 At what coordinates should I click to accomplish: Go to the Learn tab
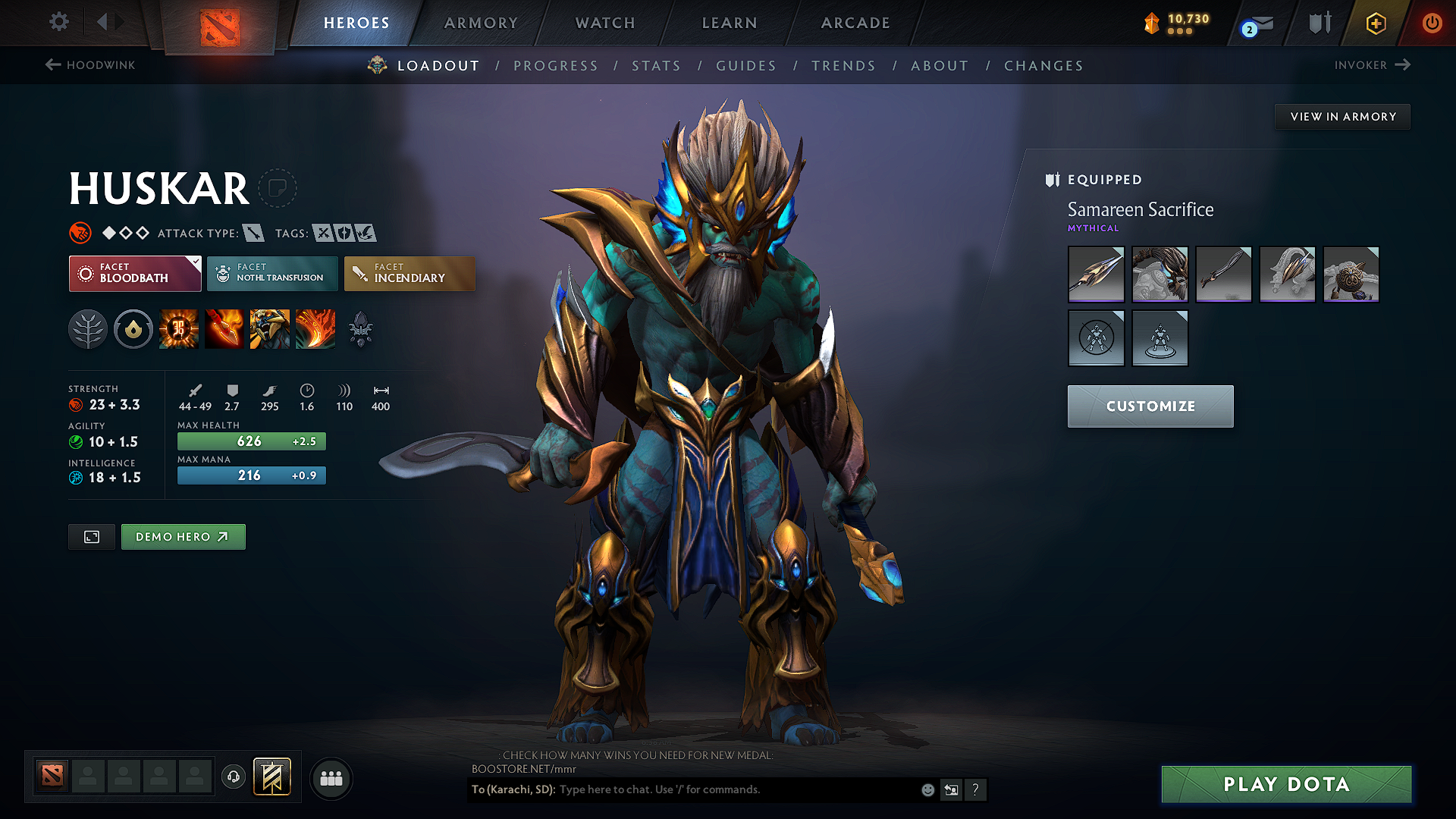coord(730,23)
